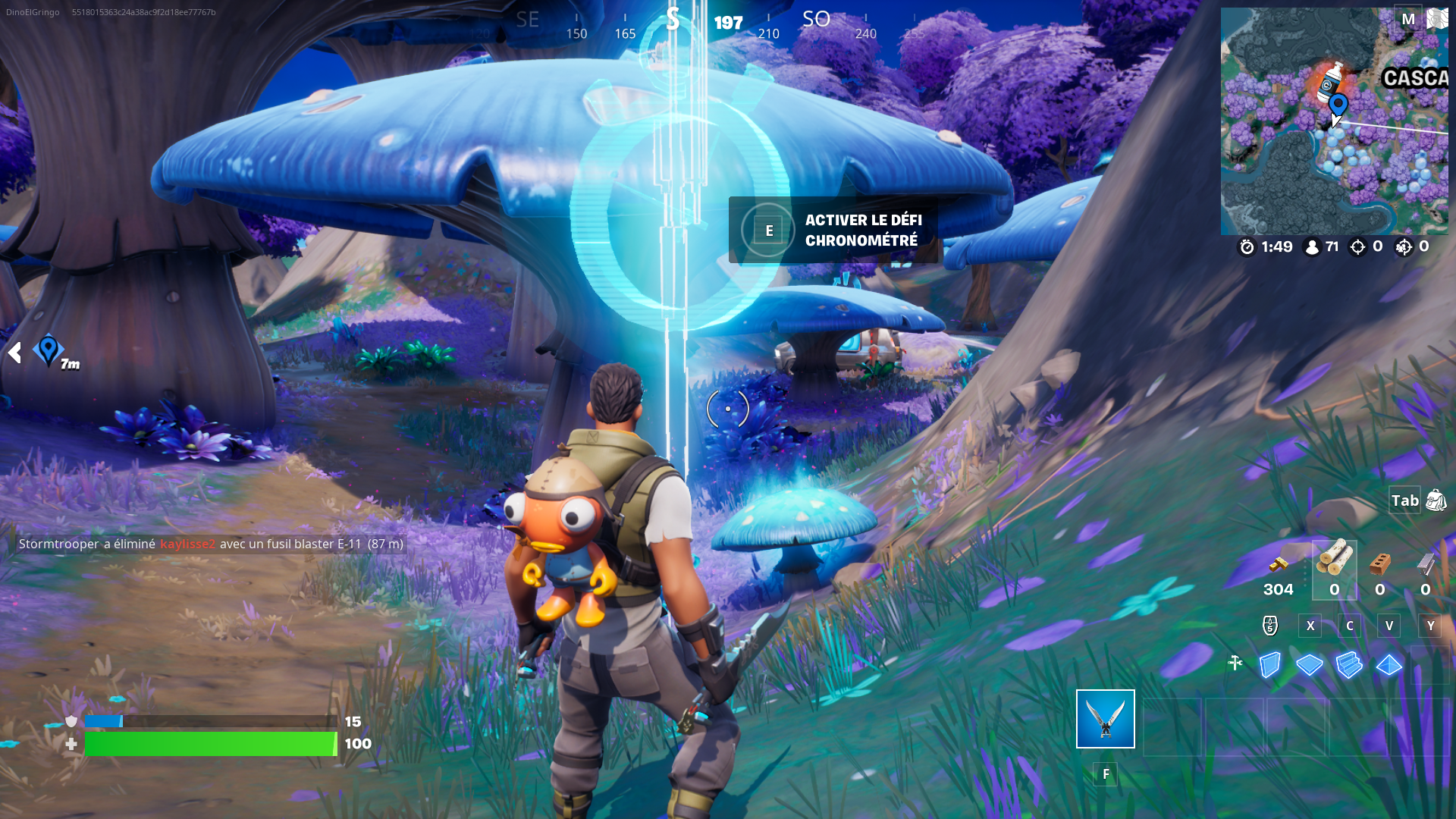Click the Tab inventory label
The width and height of the screenshot is (1456, 819).
pyautogui.click(x=1404, y=500)
